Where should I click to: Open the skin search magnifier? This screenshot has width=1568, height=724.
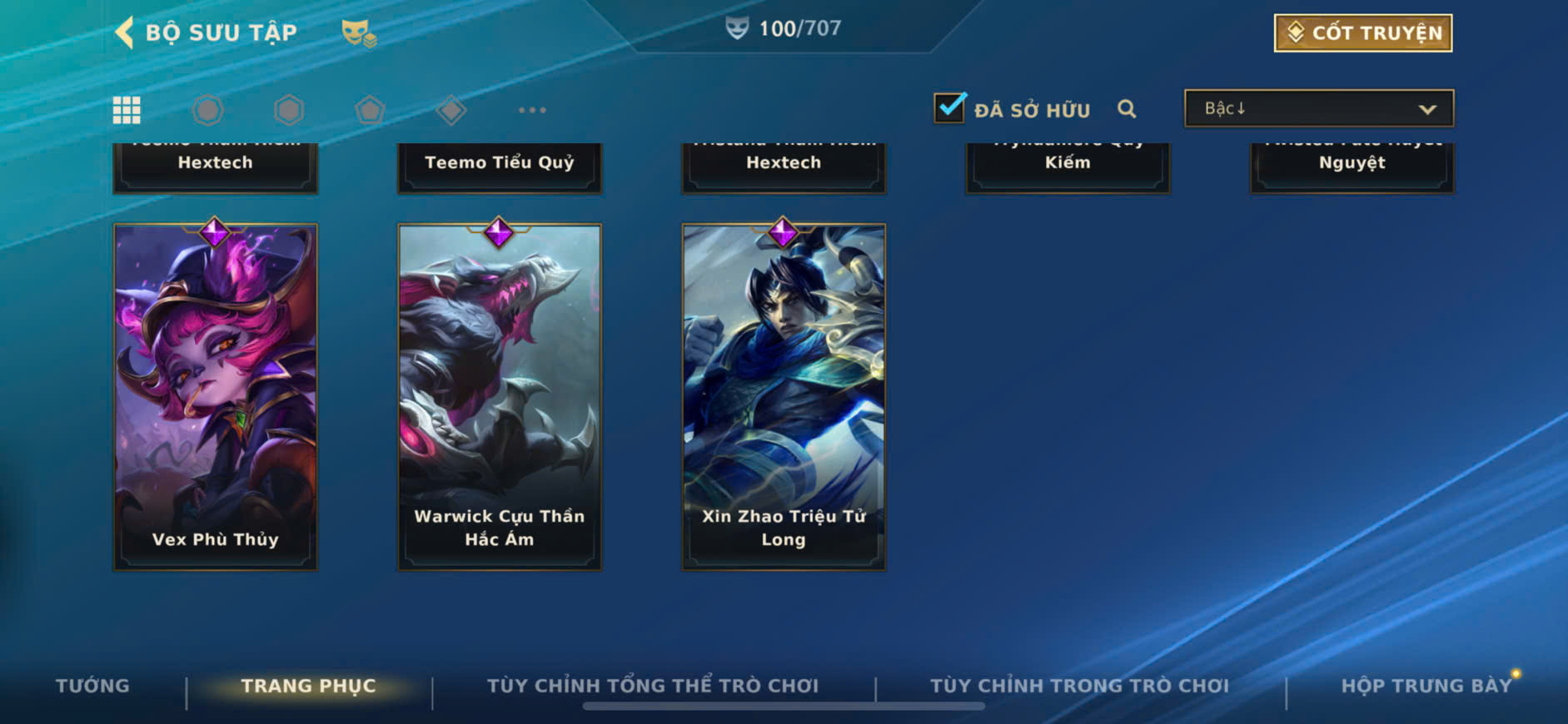click(x=1127, y=109)
